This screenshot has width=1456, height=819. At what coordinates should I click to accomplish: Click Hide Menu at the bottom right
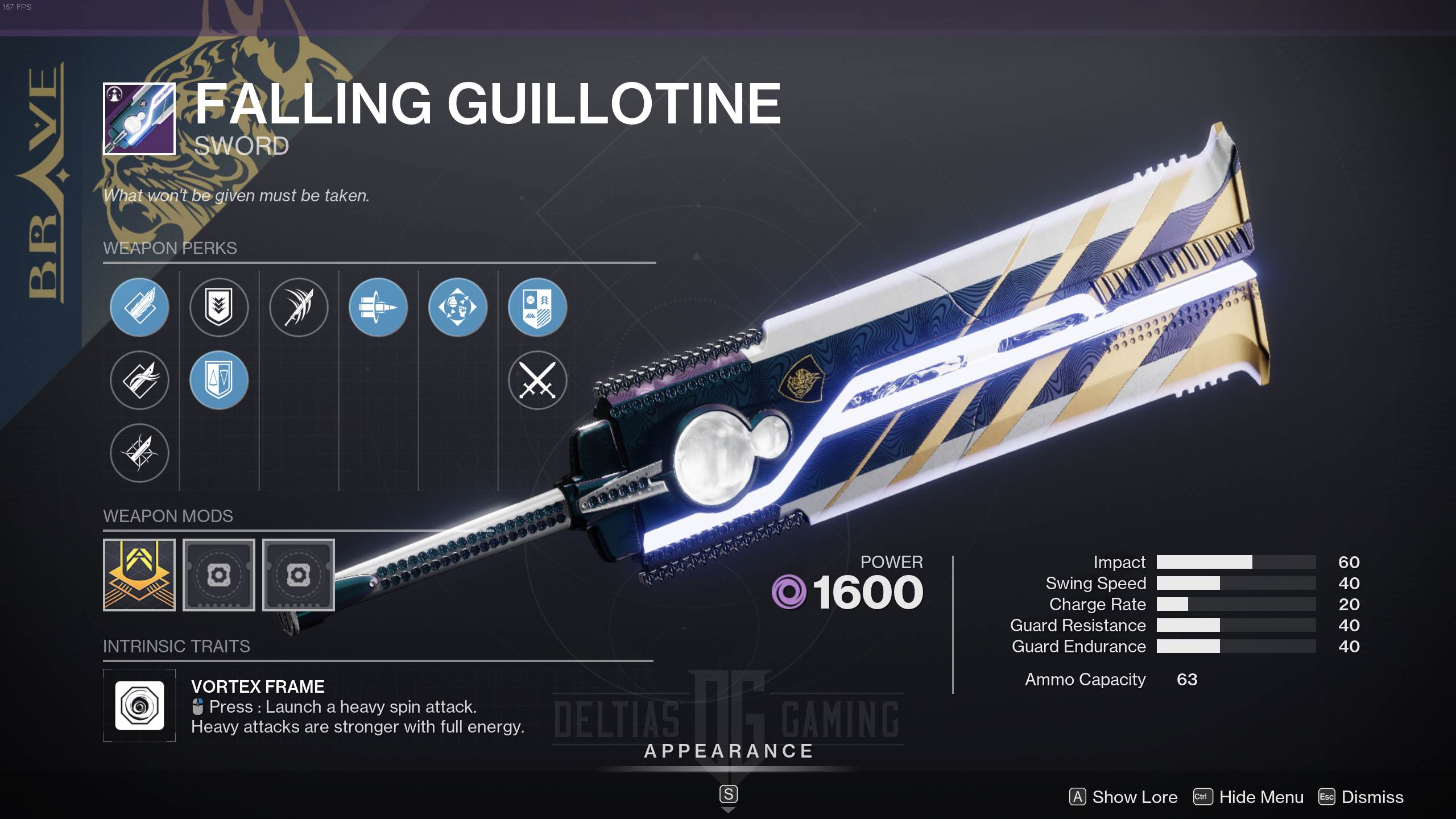[1260, 797]
